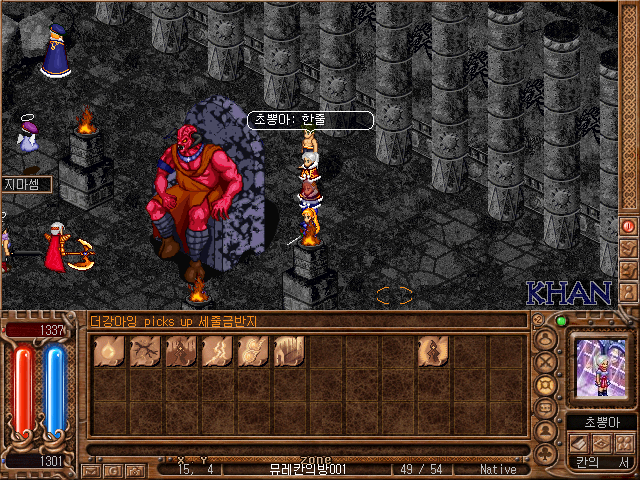Select the swirling fire scroll slot
Image resolution: width=640 pixels, height=480 pixels.
tap(252, 351)
